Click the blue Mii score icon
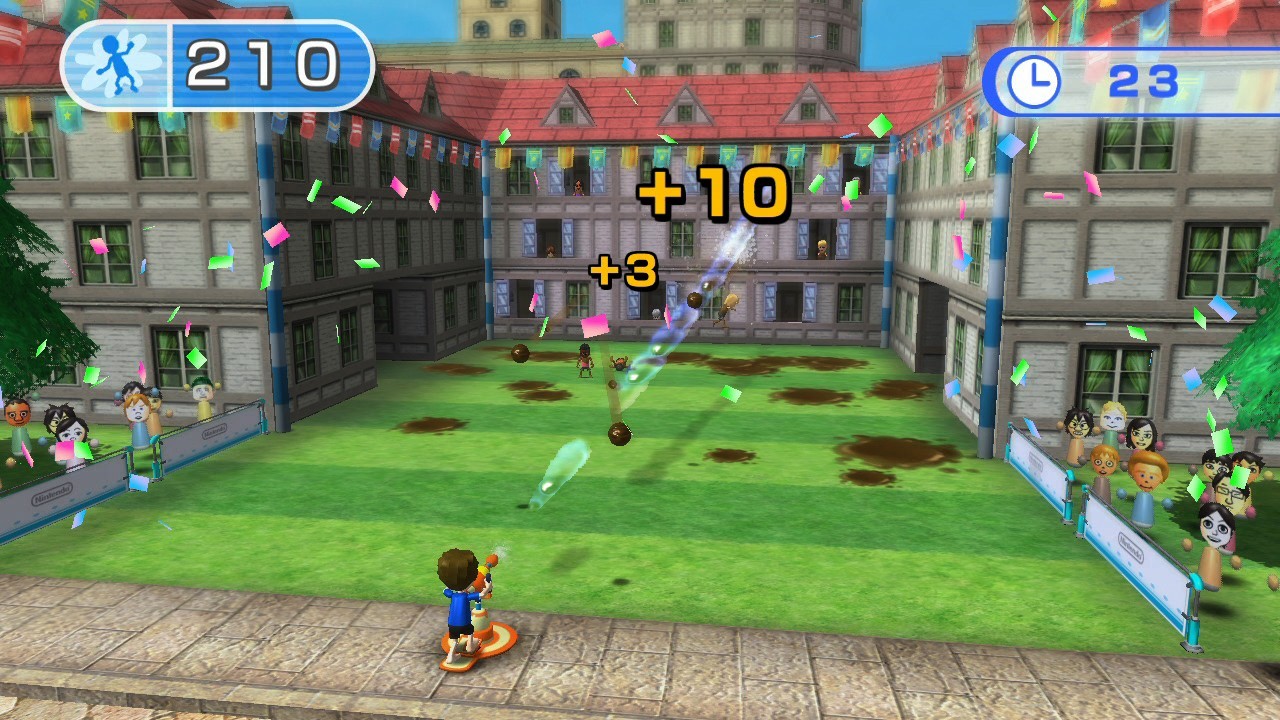The image size is (1280, 720). [x=110, y=62]
